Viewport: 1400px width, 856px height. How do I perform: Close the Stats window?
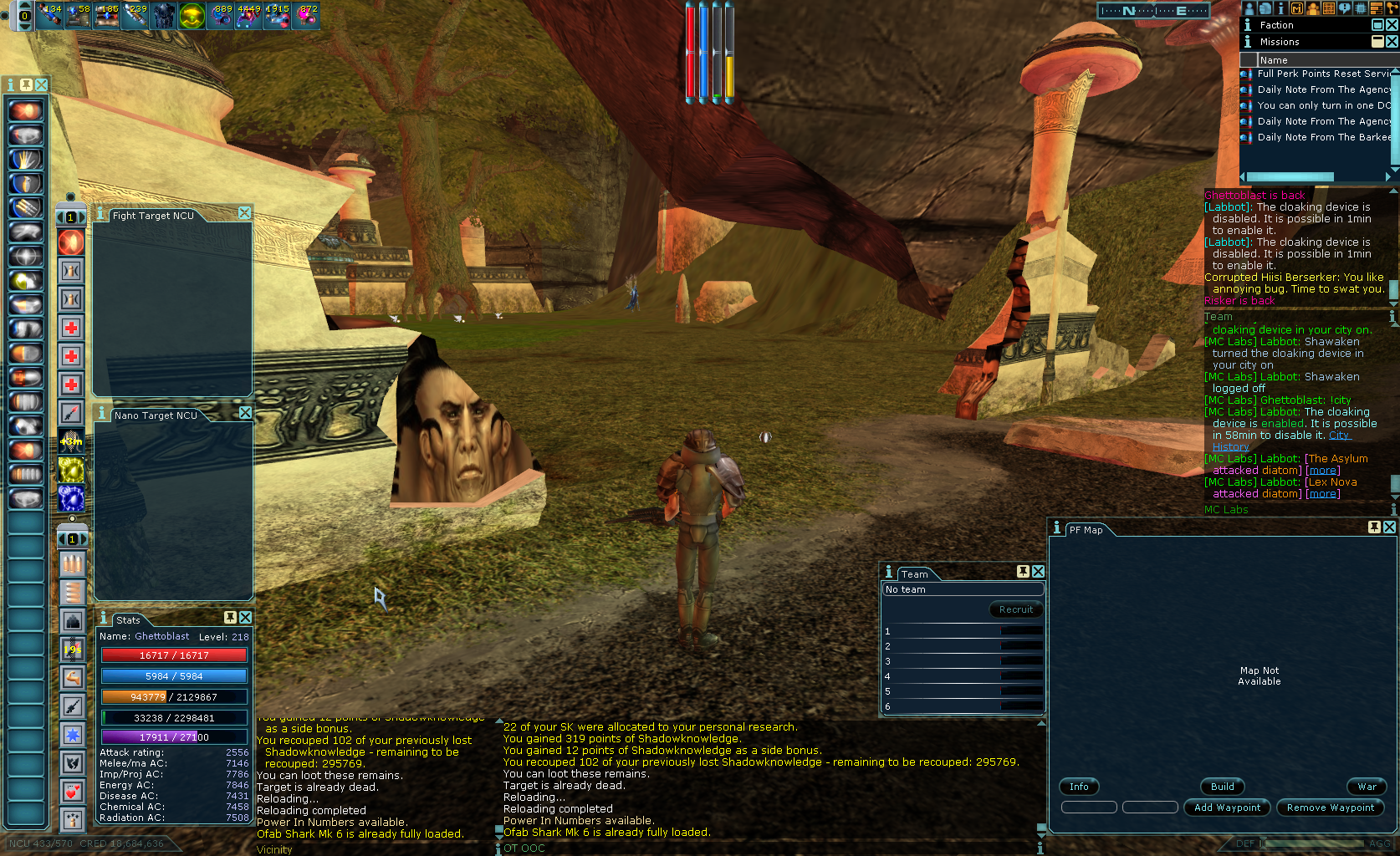[x=245, y=618]
